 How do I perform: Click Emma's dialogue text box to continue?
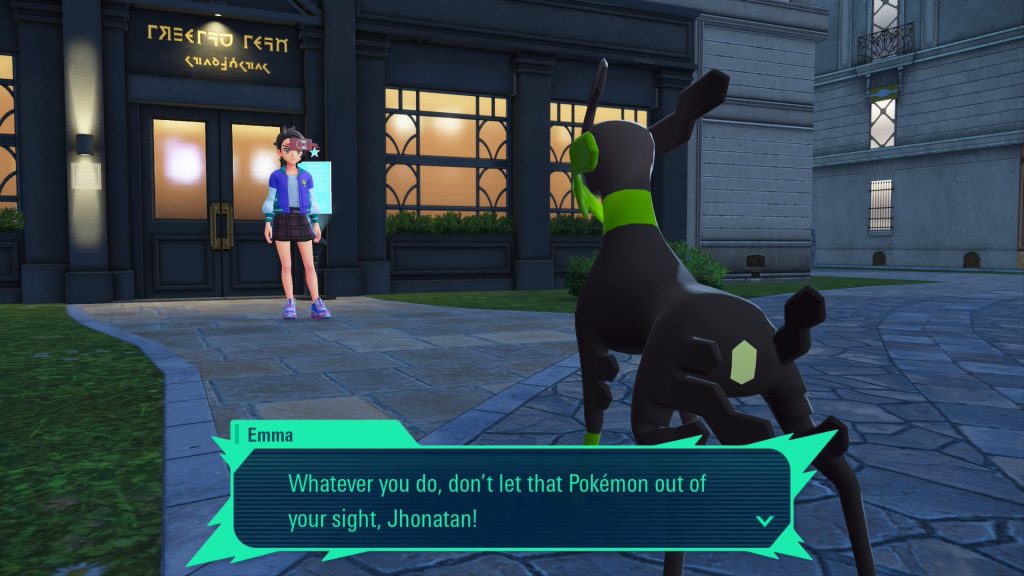pyautogui.click(x=510, y=497)
